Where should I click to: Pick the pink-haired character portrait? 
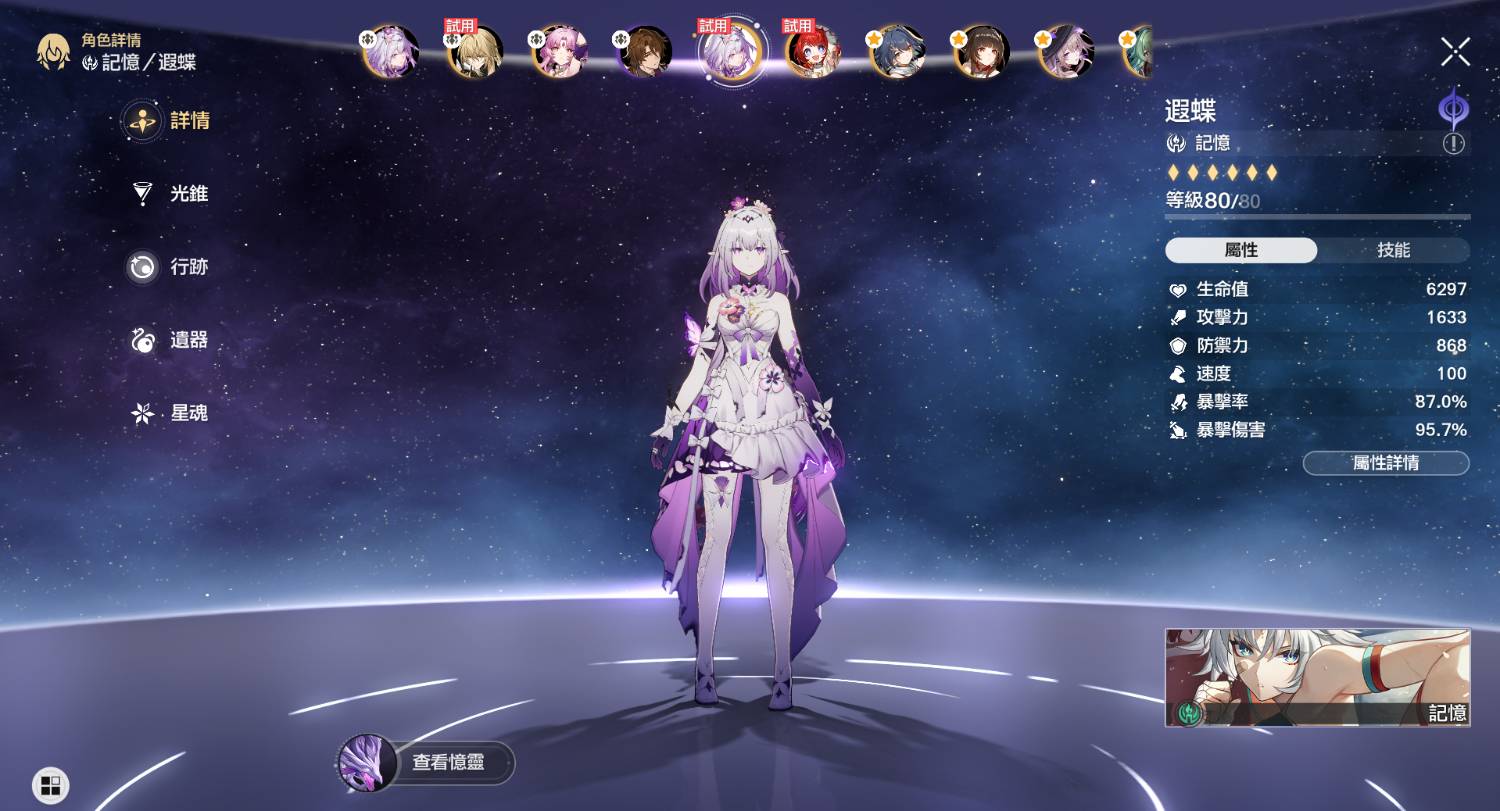click(558, 52)
